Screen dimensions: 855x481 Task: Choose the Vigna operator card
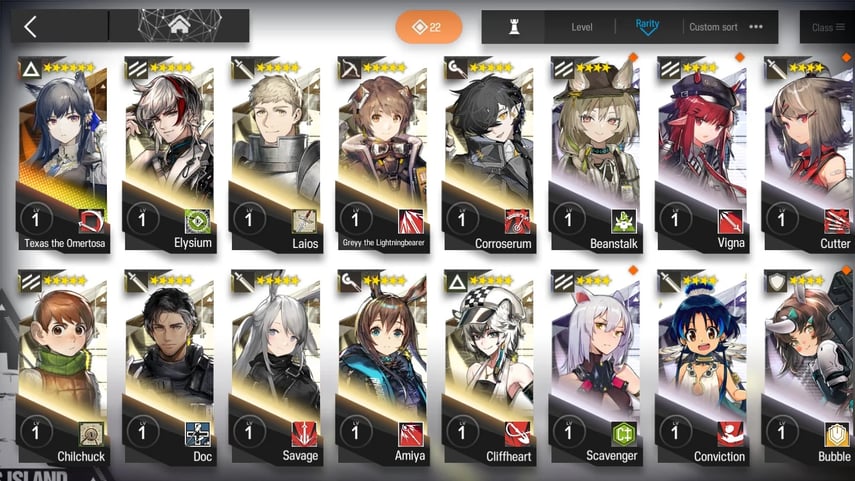pyautogui.click(x=702, y=150)
